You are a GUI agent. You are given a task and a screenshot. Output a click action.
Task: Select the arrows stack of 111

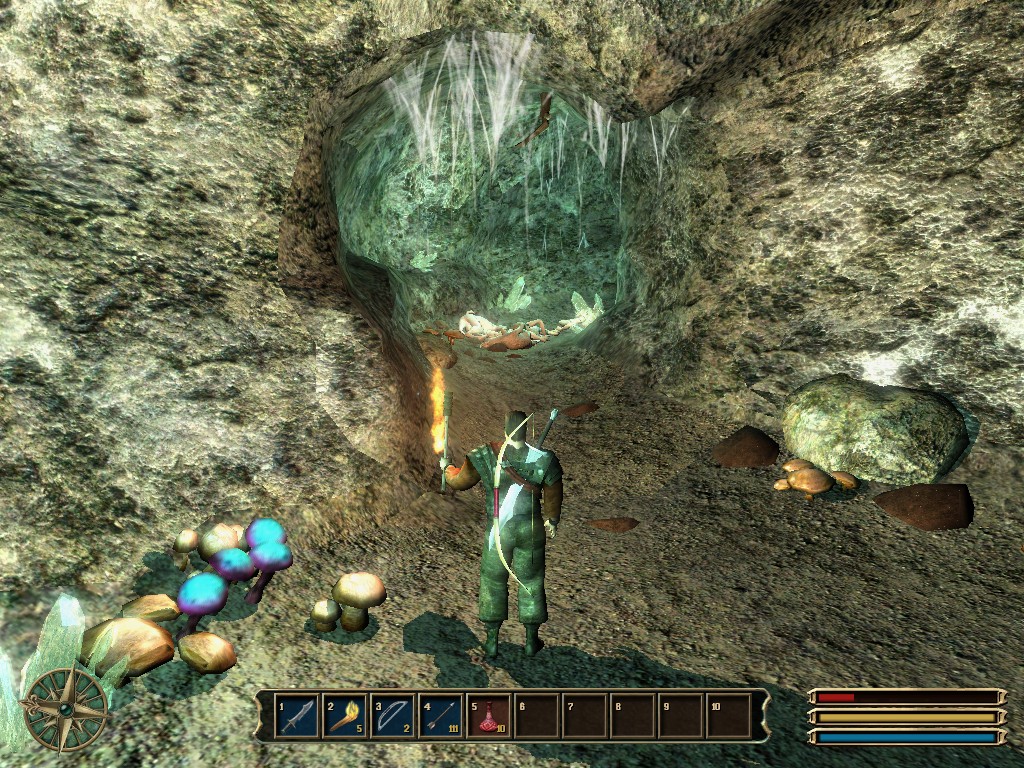[x=441, y=716]
